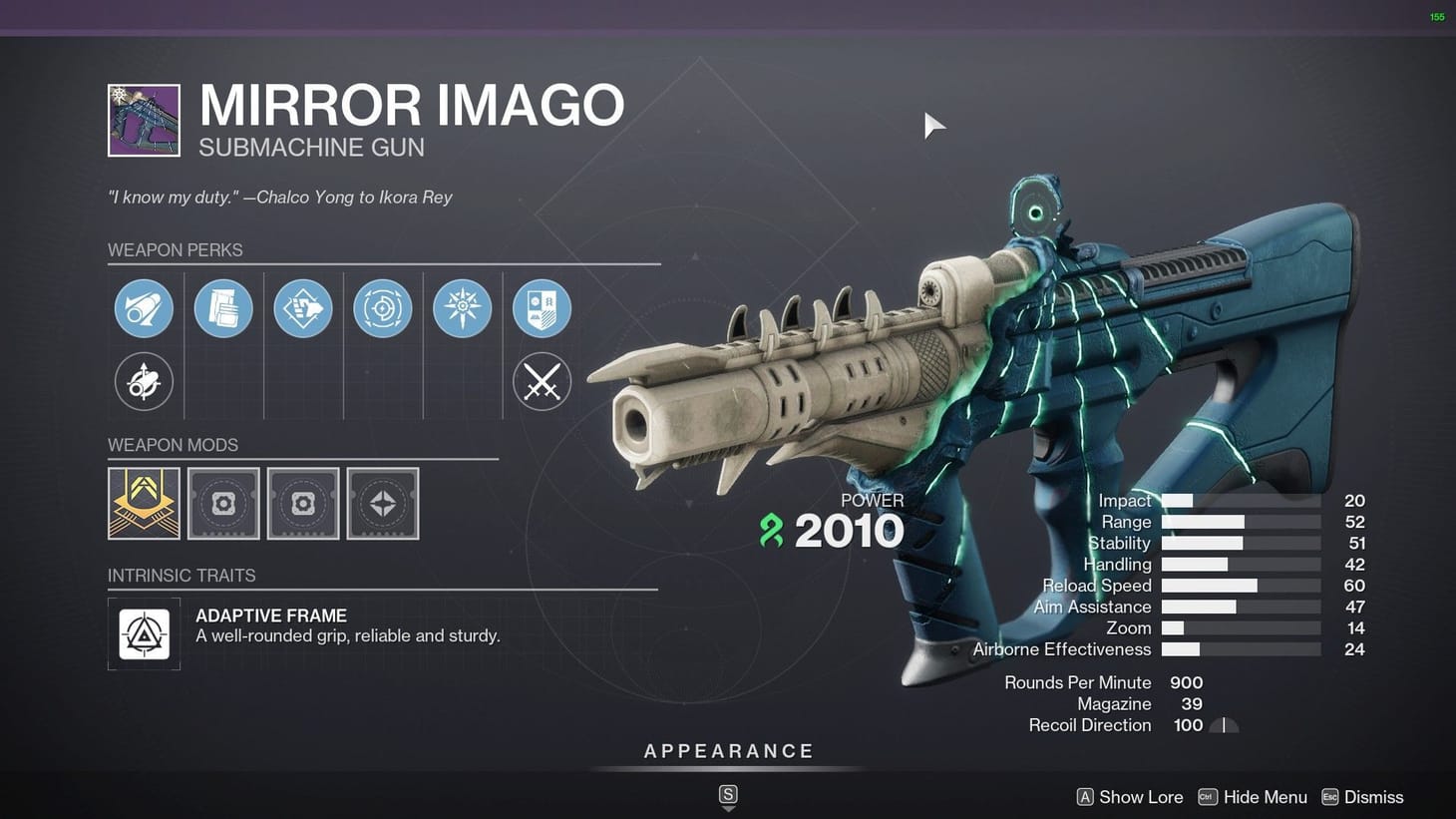Inspect the first trait perk diamond icon

303,308
